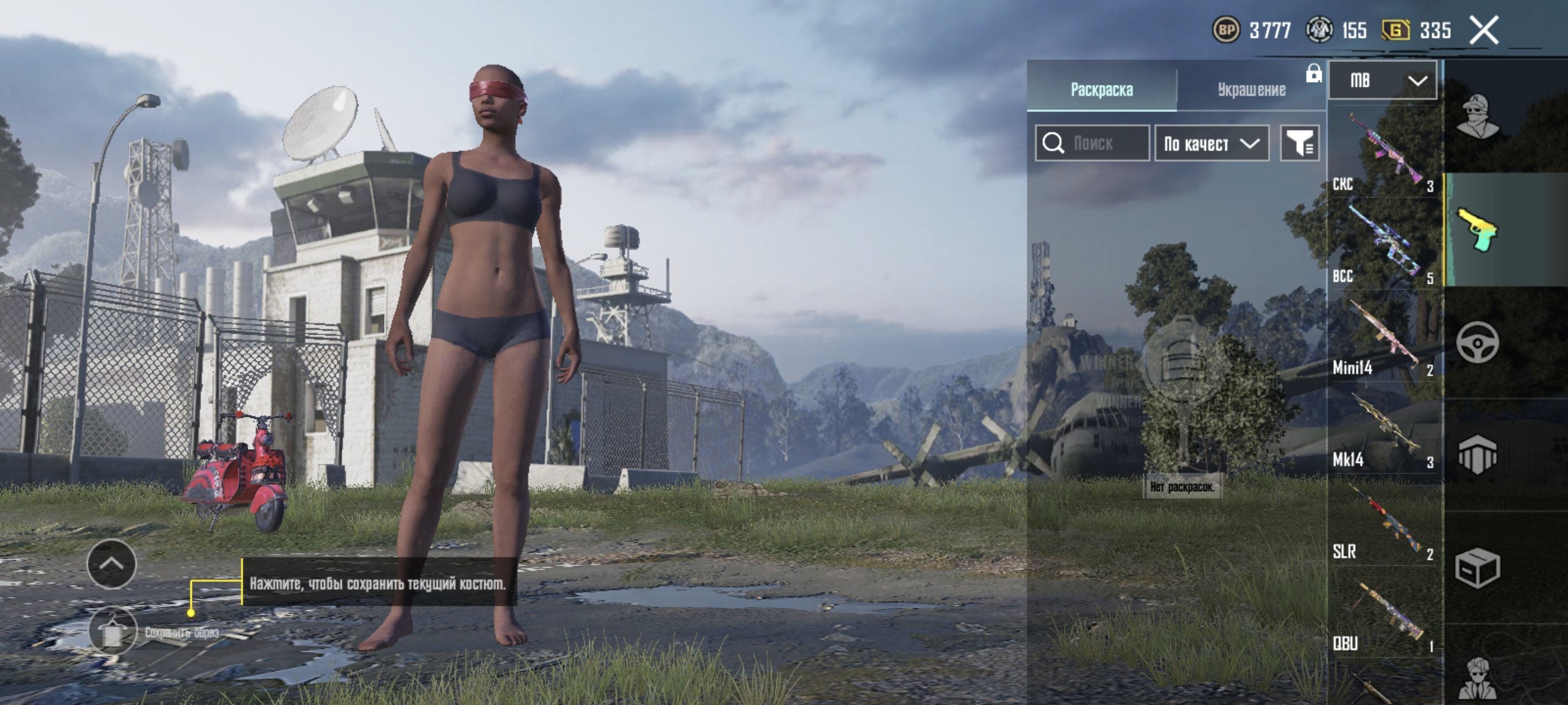The width and height of the screenshot is (1568, 705).
Task: Open the steering wheel vehicle category
Action: point(1477,343)
